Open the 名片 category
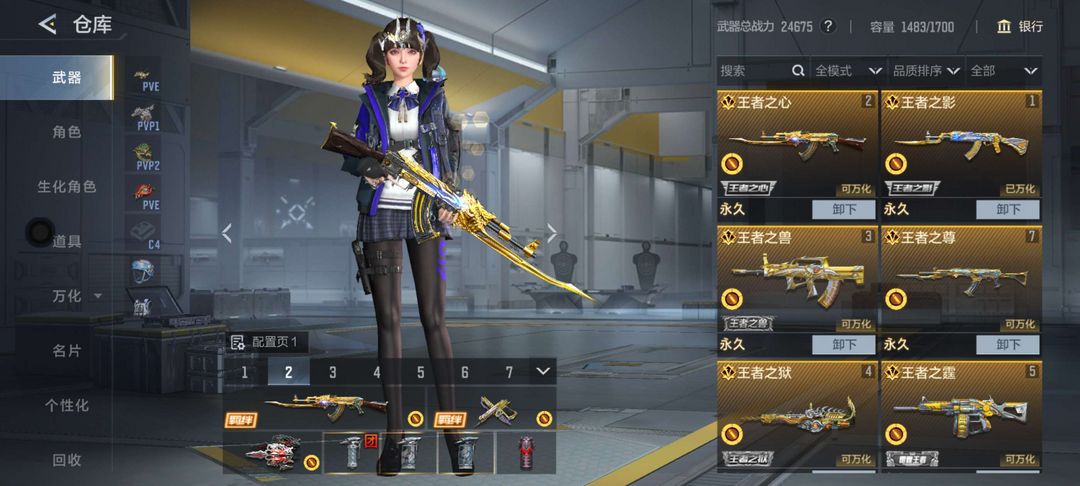The height and width of the screenshot is (486, 1080). point(67,351)
